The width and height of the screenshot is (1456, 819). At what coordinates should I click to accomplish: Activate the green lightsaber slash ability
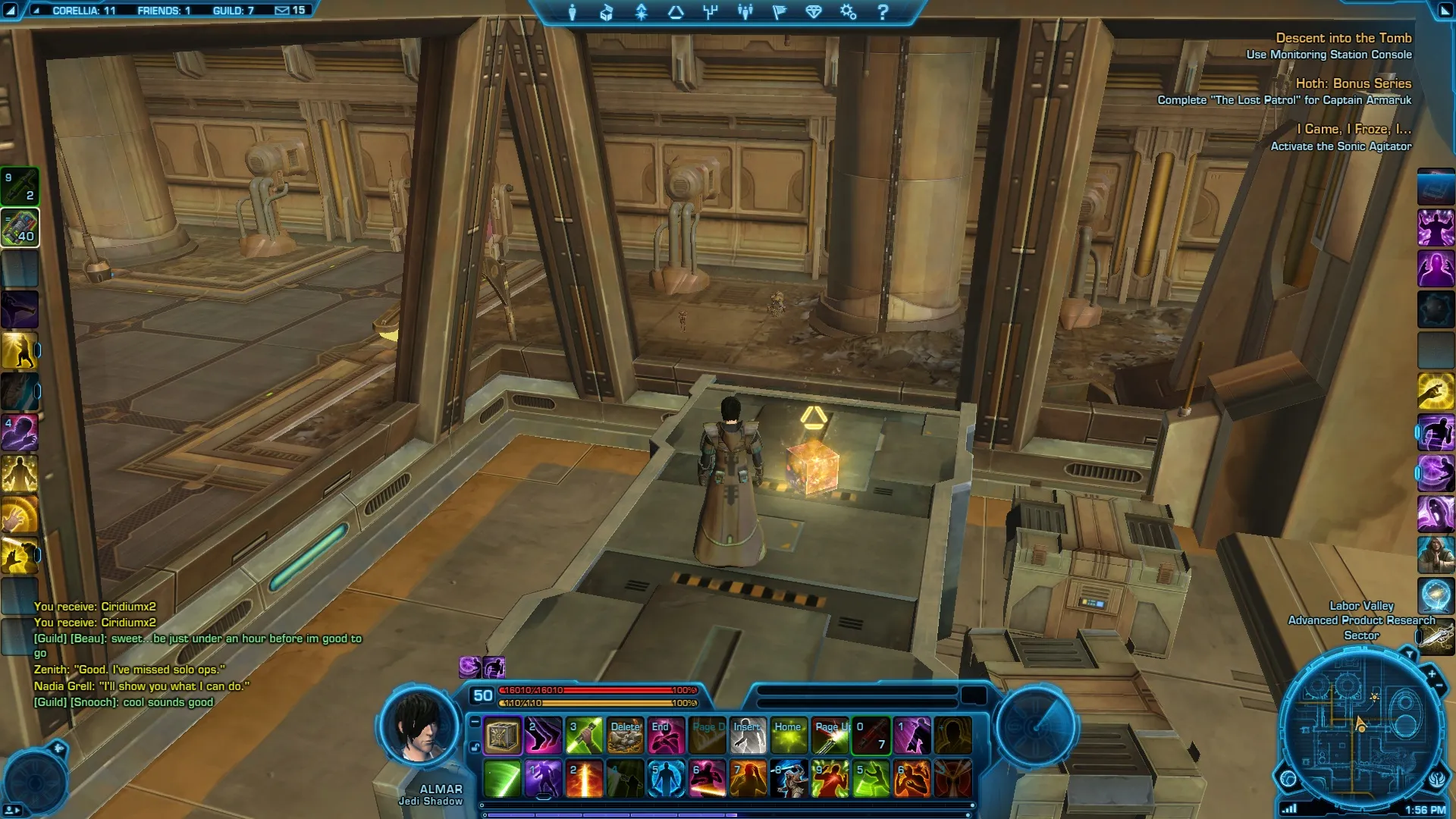(x=502, y=779)
